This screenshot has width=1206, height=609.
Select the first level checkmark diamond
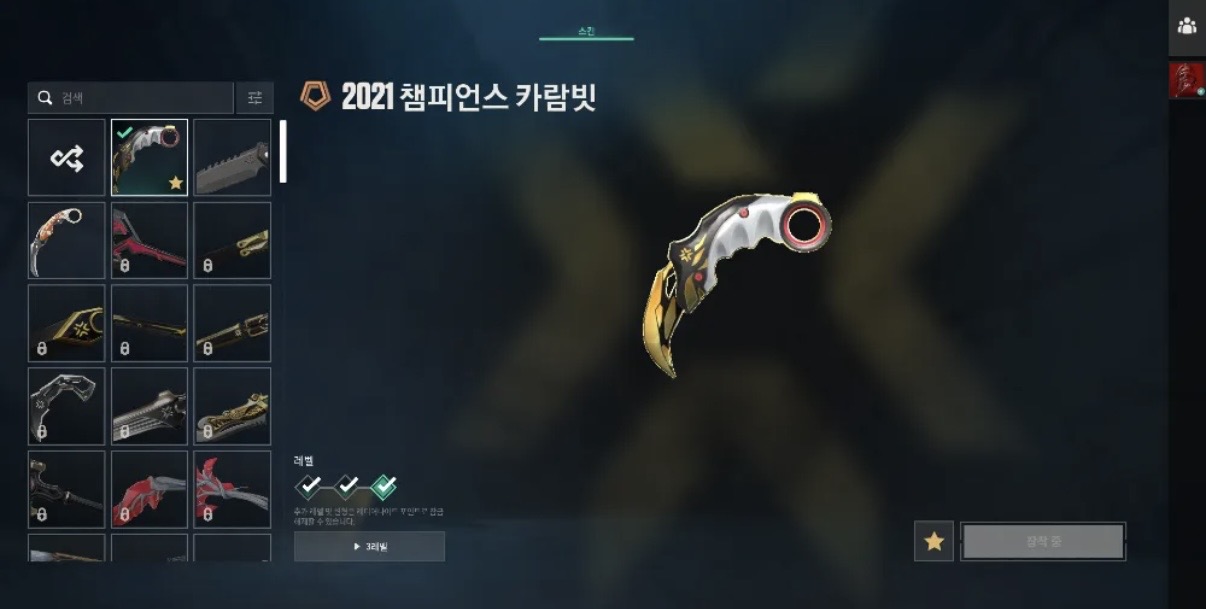[x=310, y=487]
